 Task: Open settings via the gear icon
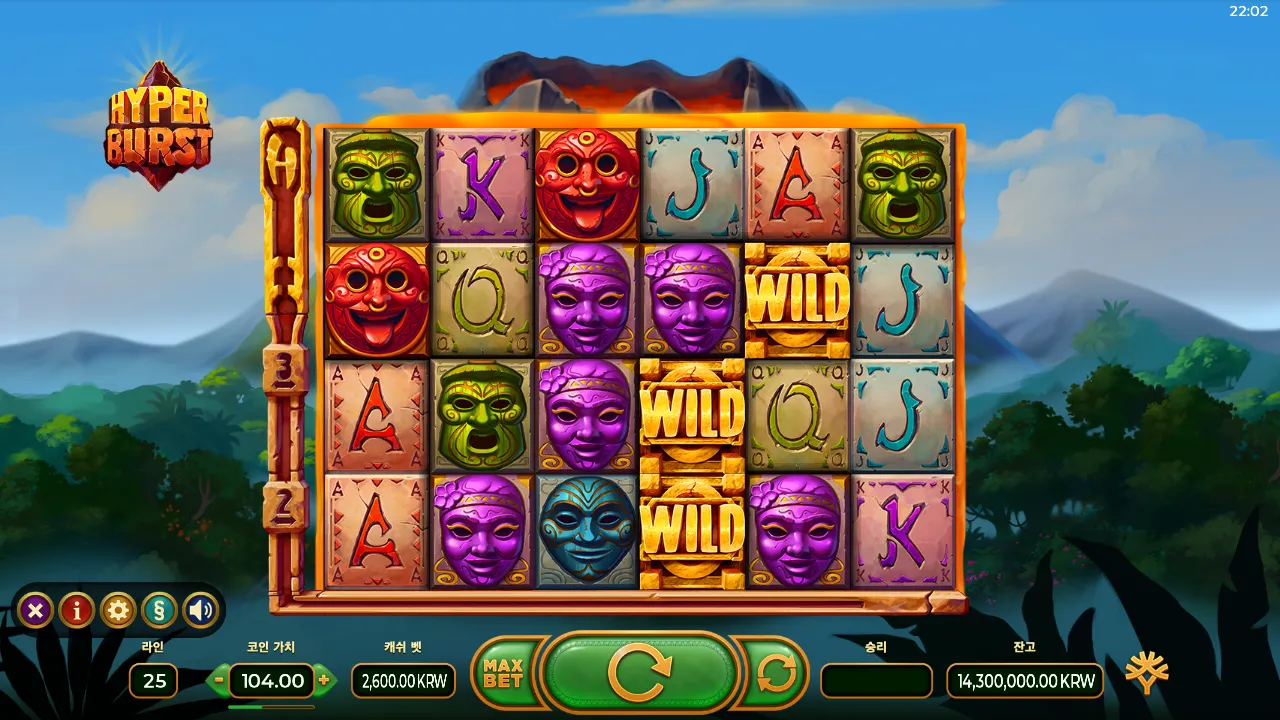(x=118, y=610)
